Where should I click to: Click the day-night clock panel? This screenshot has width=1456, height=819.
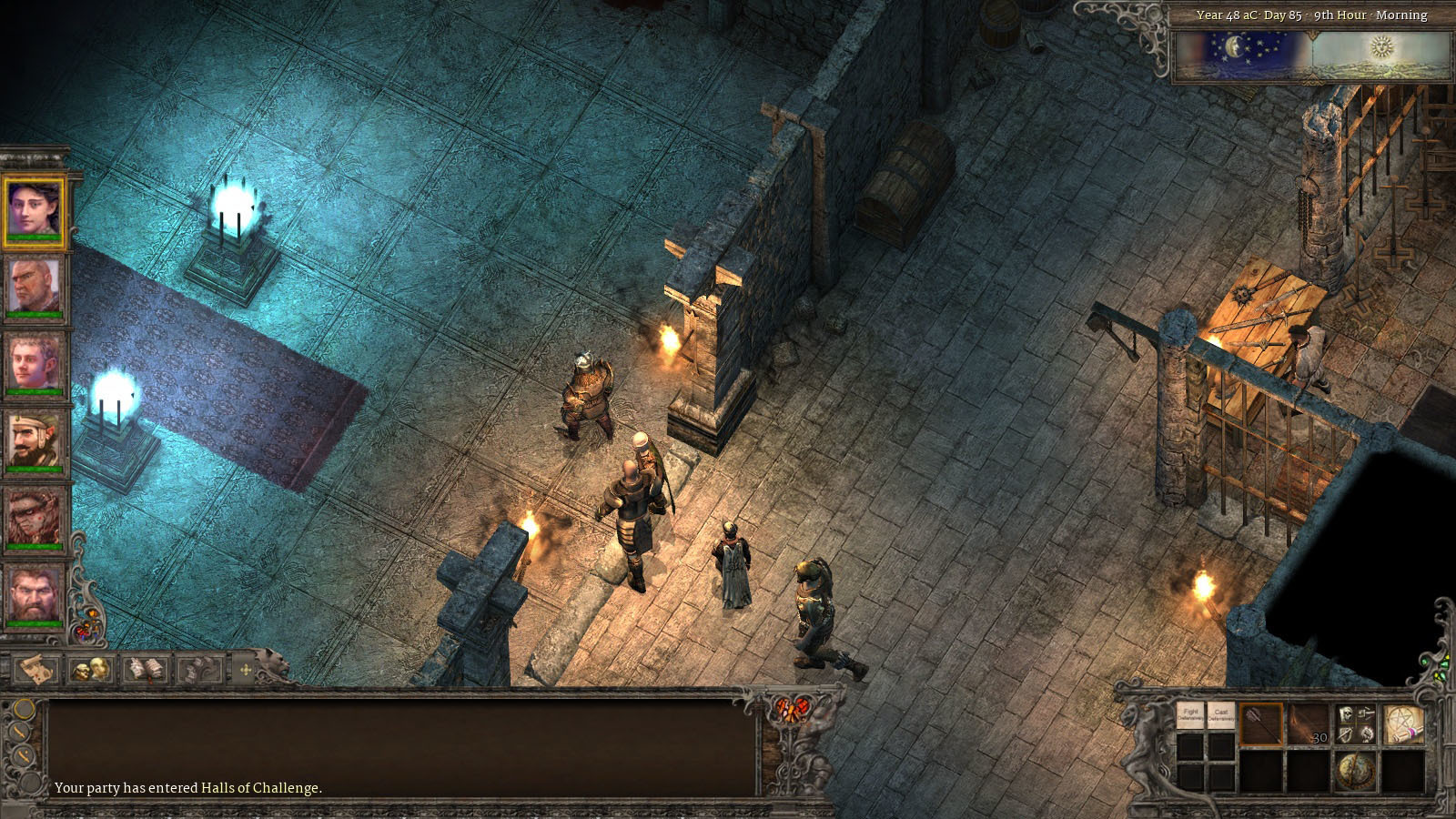click(x=1312, y=56)
